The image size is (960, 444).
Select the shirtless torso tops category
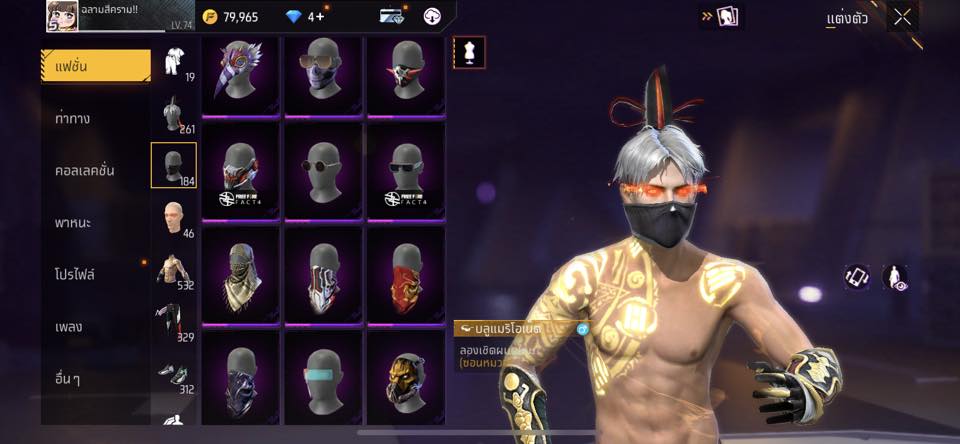click(x=173, y=270)
